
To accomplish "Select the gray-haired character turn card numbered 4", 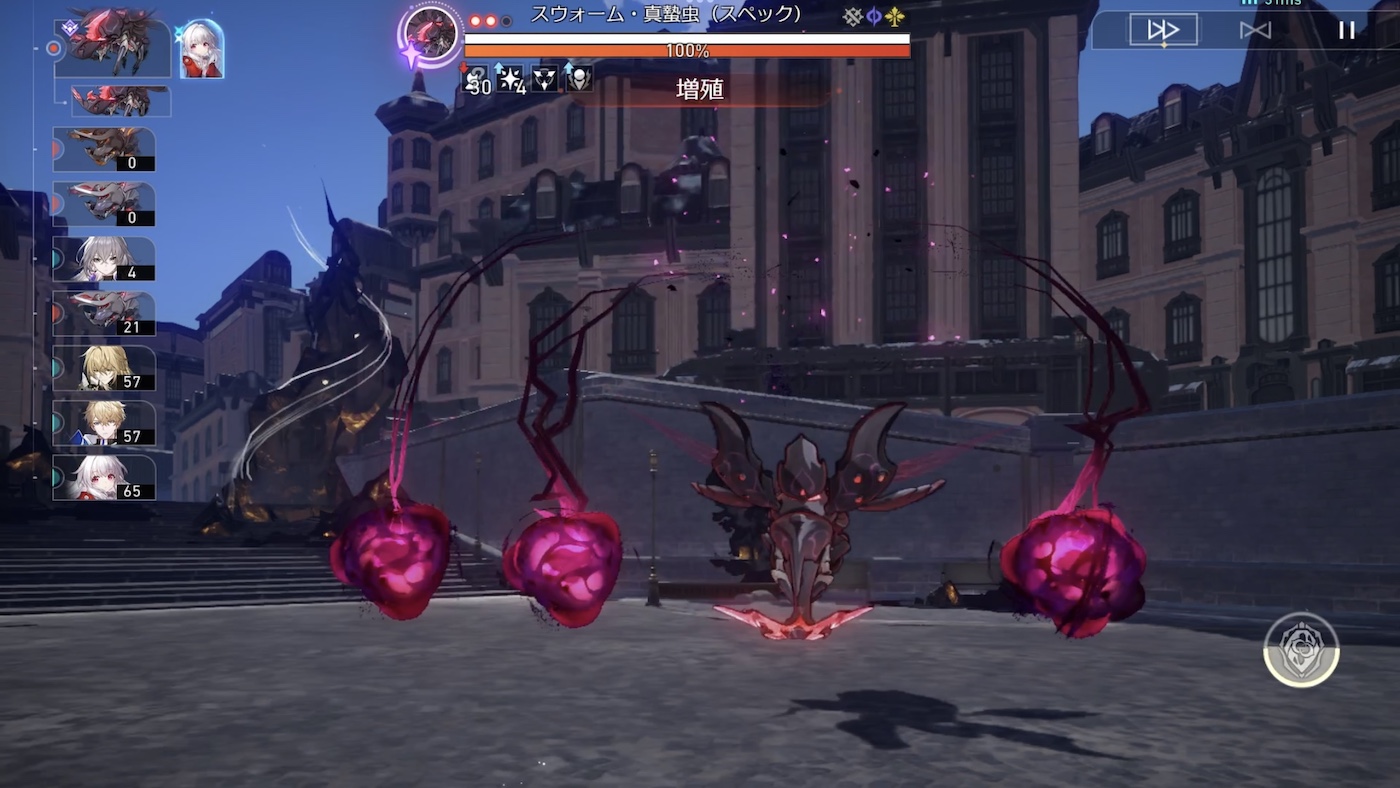I will click(x=104, y=259).
